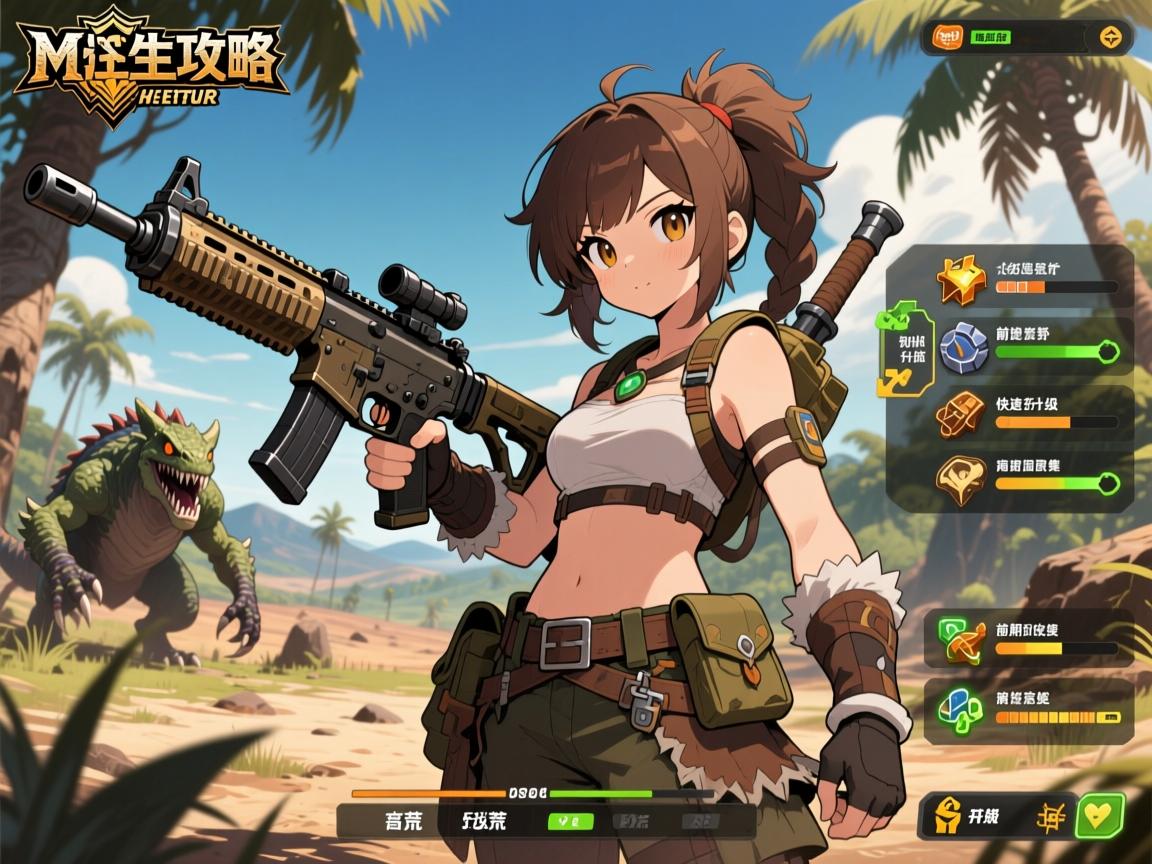Switch to the first bottom bar tab
This screenshot has width=1152, height=864.
click(x=403, y=821)
